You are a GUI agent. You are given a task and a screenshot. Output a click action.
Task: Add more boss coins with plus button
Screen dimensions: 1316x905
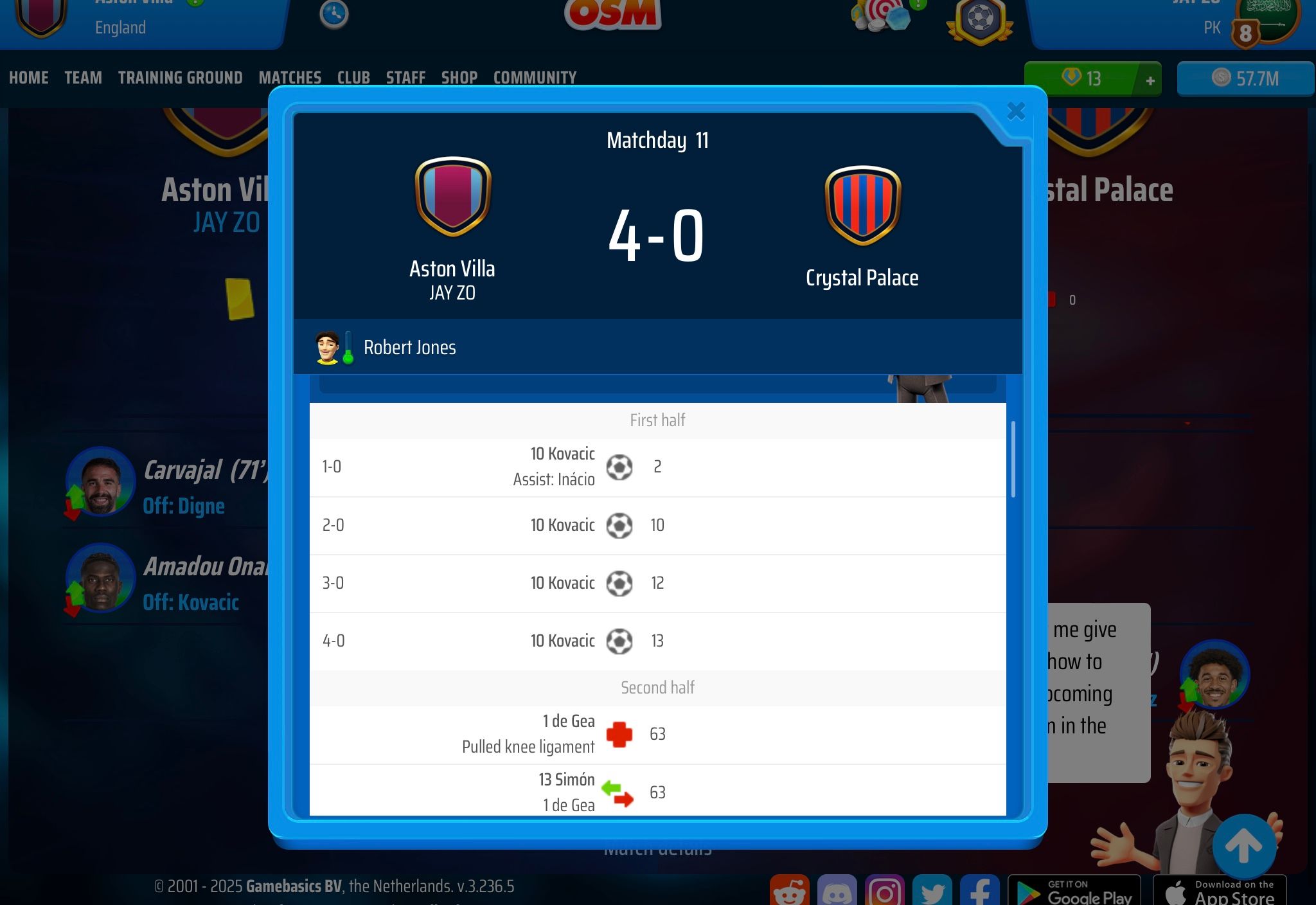coord(1150,80)
